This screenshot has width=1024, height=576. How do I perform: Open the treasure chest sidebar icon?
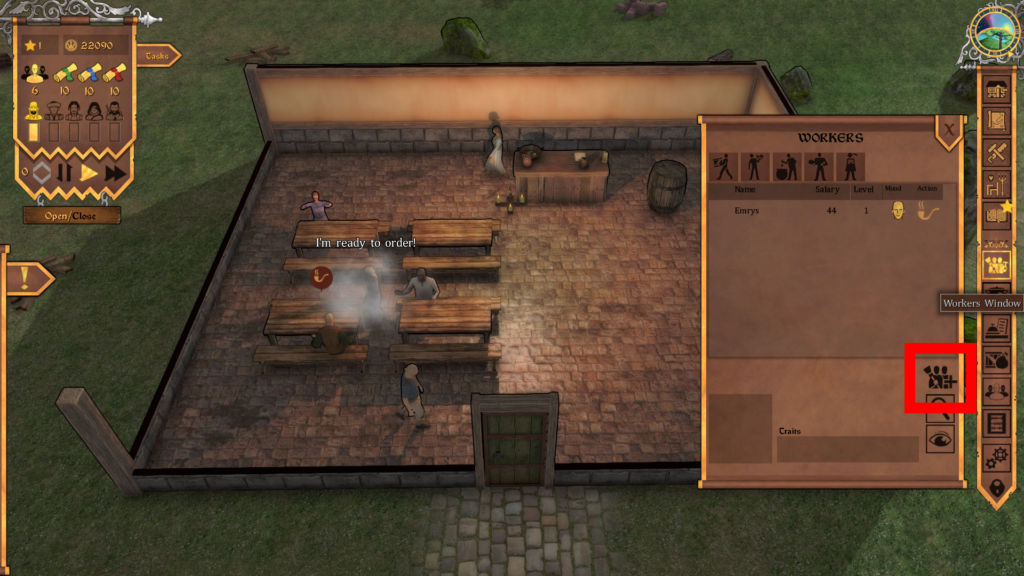pos(996,90)
